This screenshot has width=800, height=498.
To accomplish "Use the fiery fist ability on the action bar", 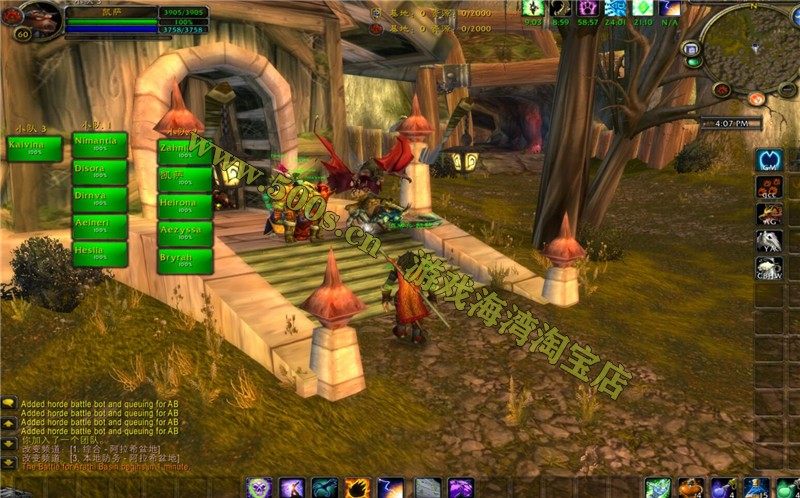I will [357, 488].
